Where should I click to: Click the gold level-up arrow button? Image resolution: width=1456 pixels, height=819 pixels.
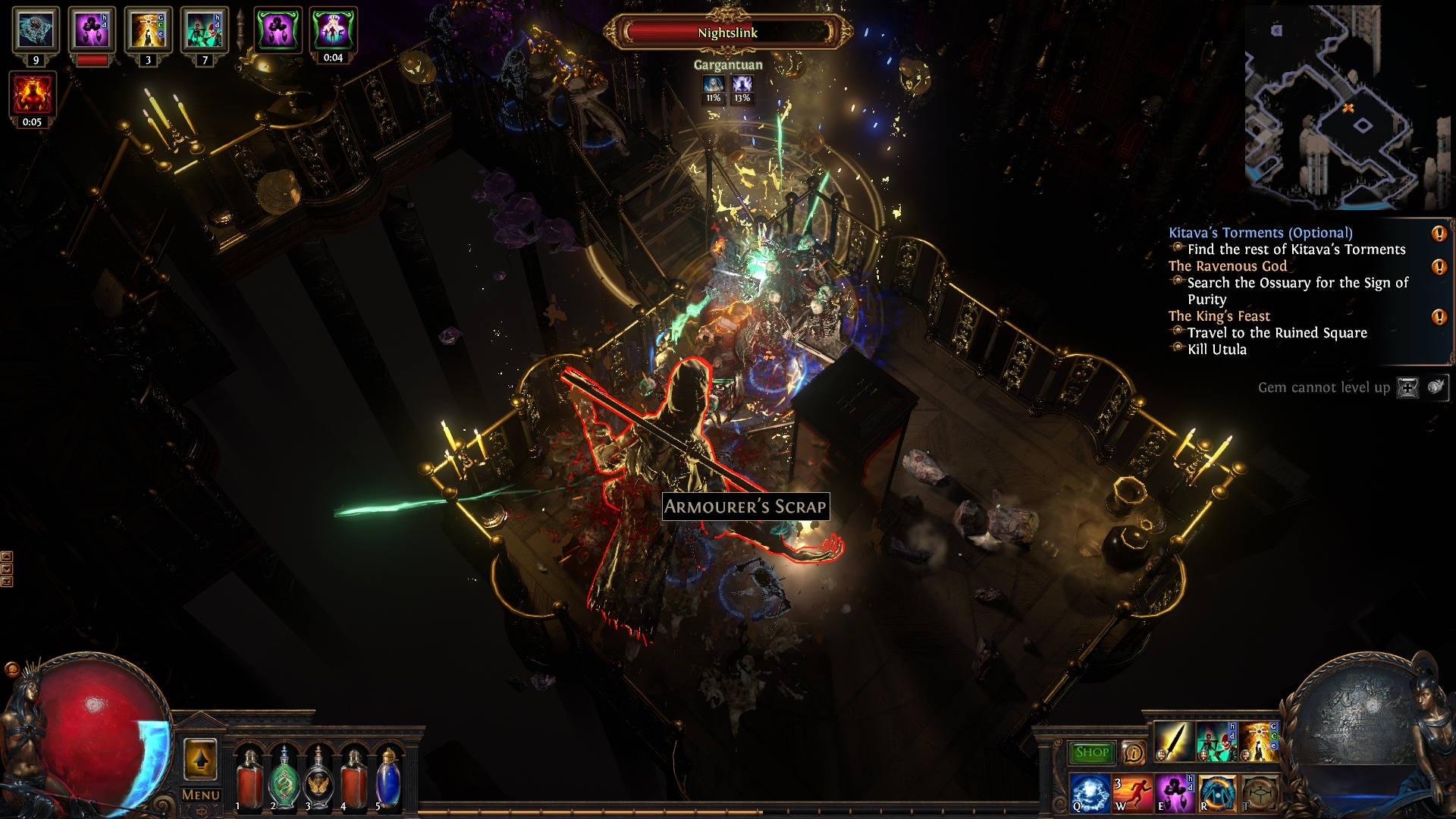(200, 759)
